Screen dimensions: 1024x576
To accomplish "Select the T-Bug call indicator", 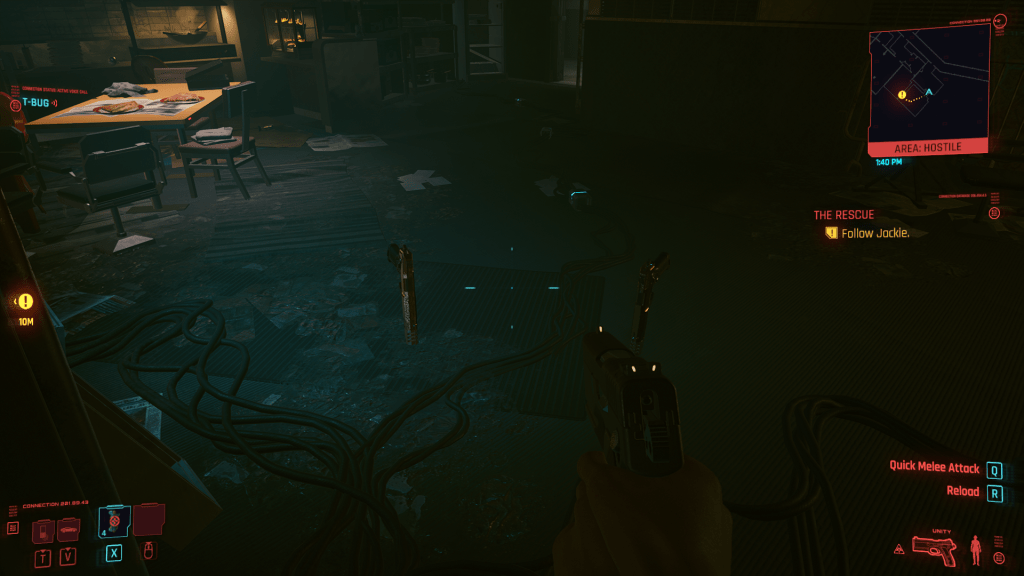I will tap(33, 102).
